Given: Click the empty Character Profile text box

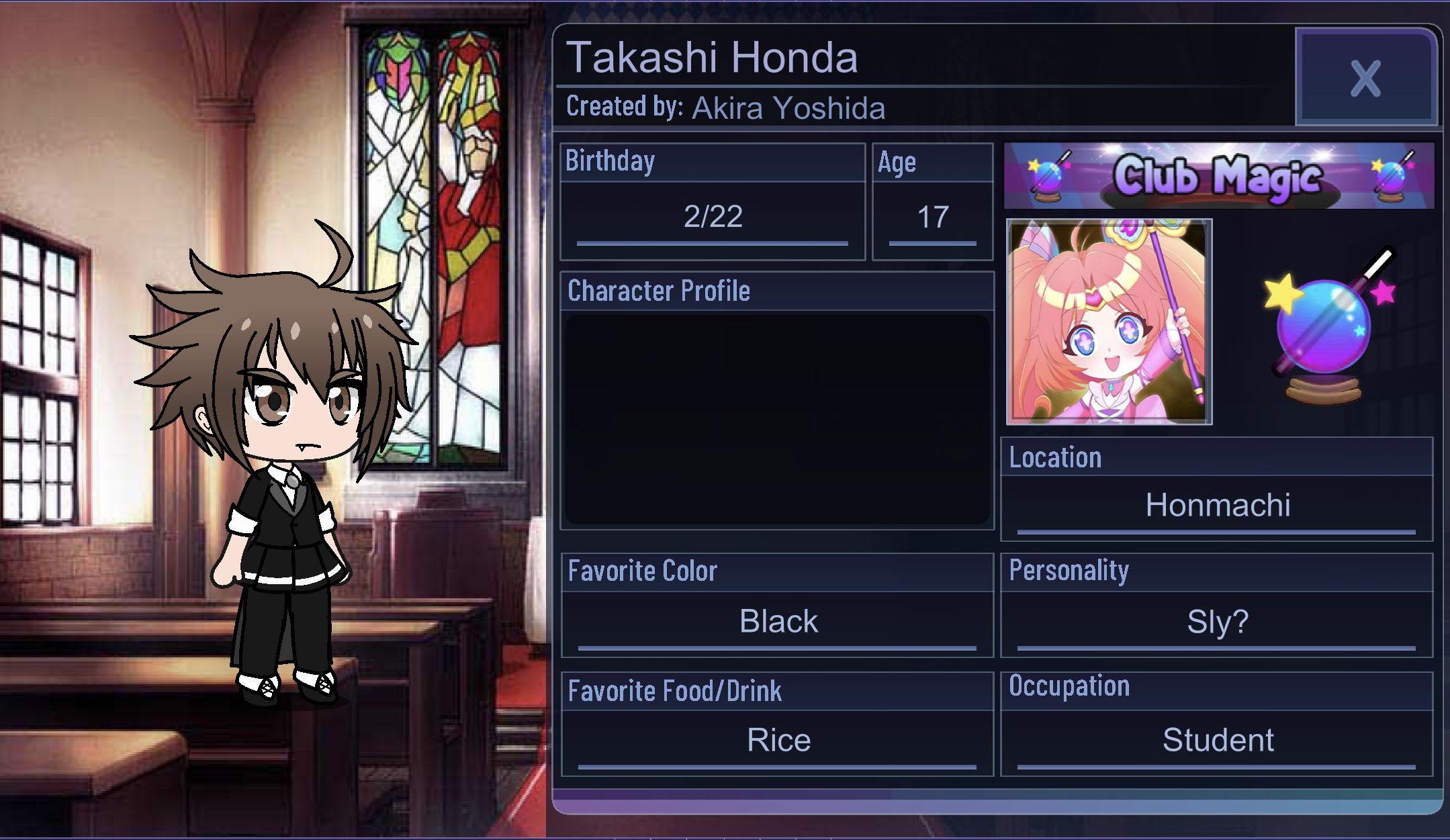Looking at the screenshot, I should coord(777,418).
